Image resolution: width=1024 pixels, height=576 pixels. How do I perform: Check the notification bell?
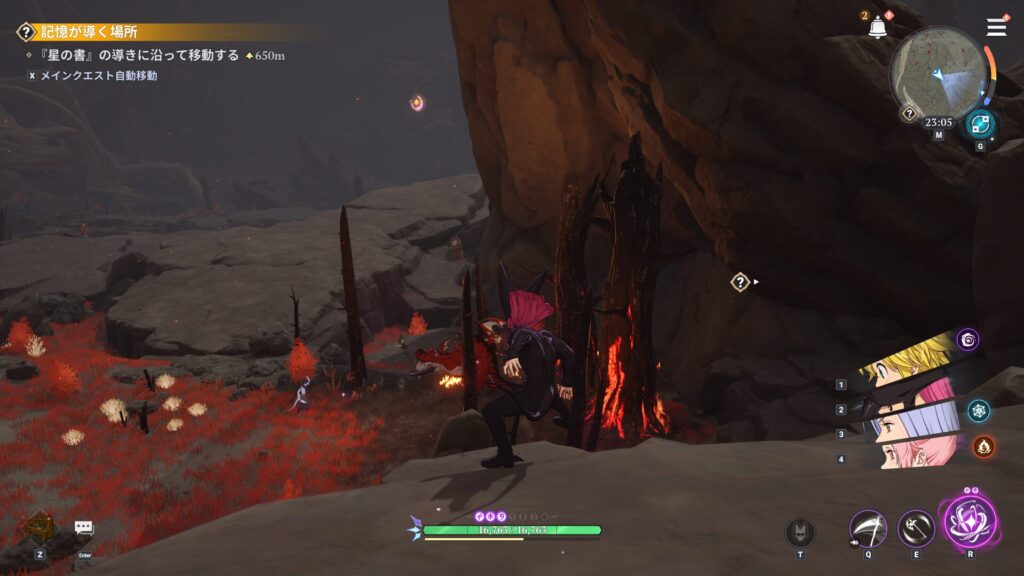pos(878,28)
